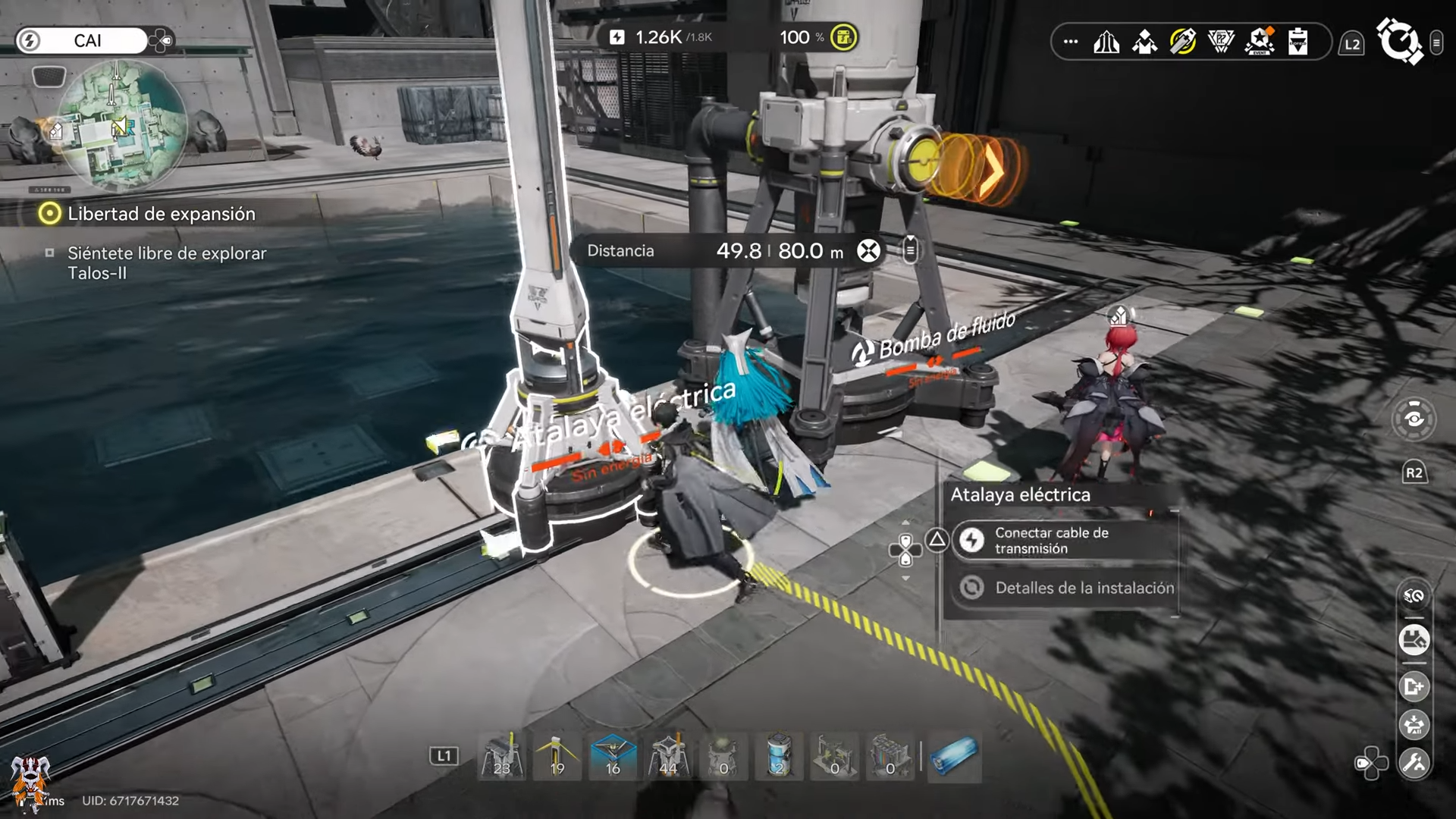Open the Event star icon
Image resolution: width=1456 pixels, height=819 pixels.
(x=1260, y=42)
